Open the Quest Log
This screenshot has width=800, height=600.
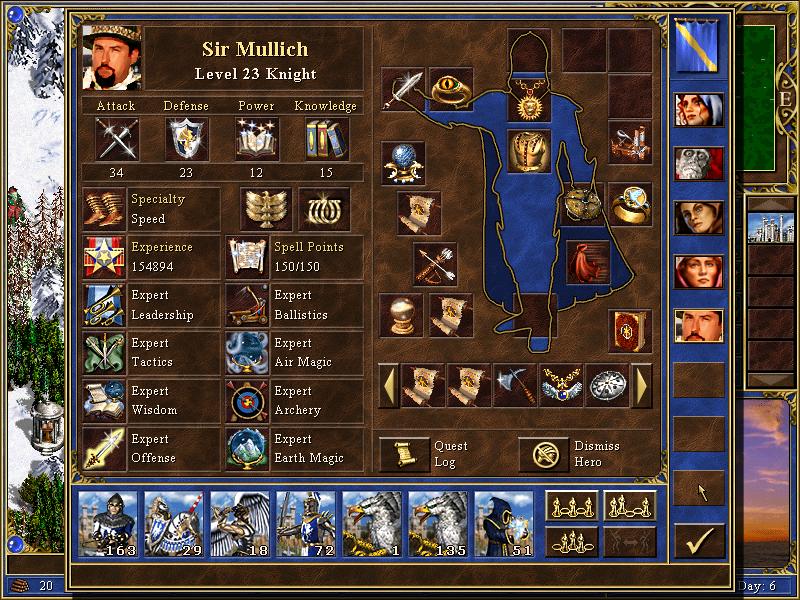[404, 454]
